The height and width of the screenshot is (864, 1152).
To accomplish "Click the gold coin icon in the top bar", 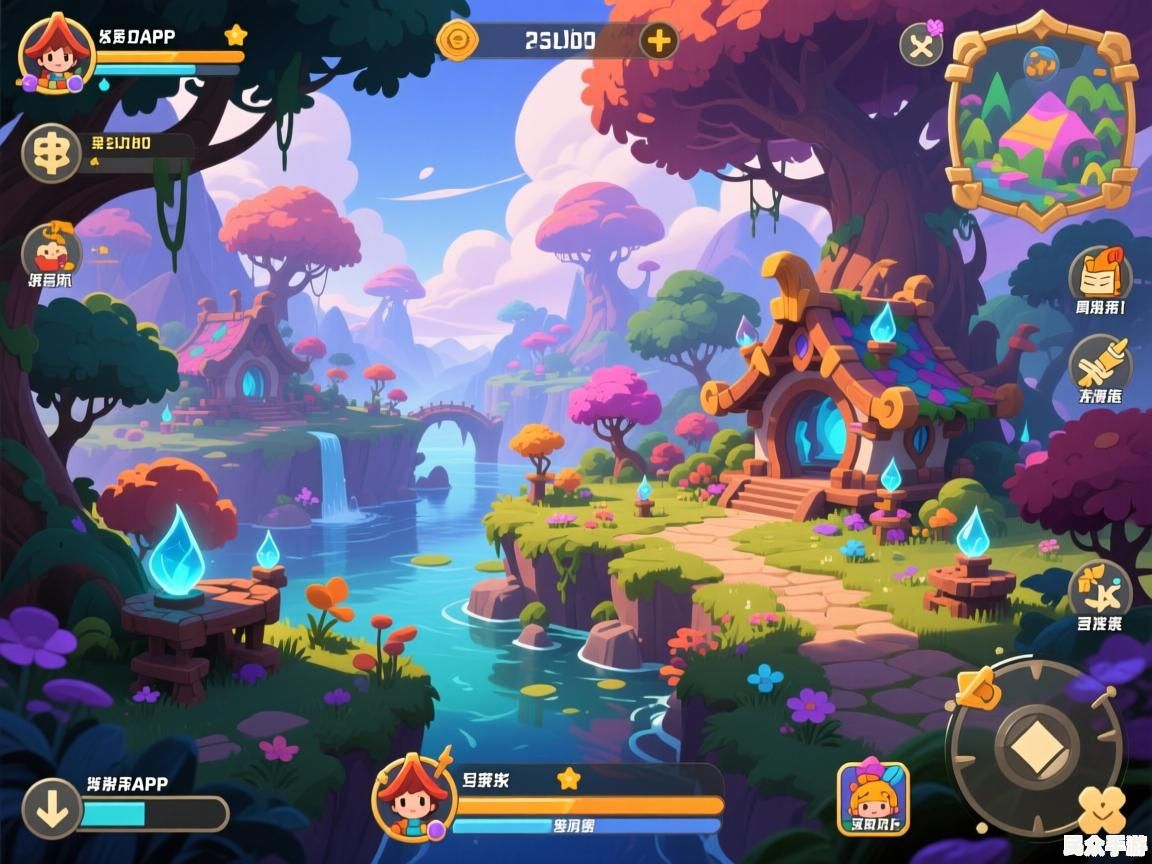I will click(459, 41).
